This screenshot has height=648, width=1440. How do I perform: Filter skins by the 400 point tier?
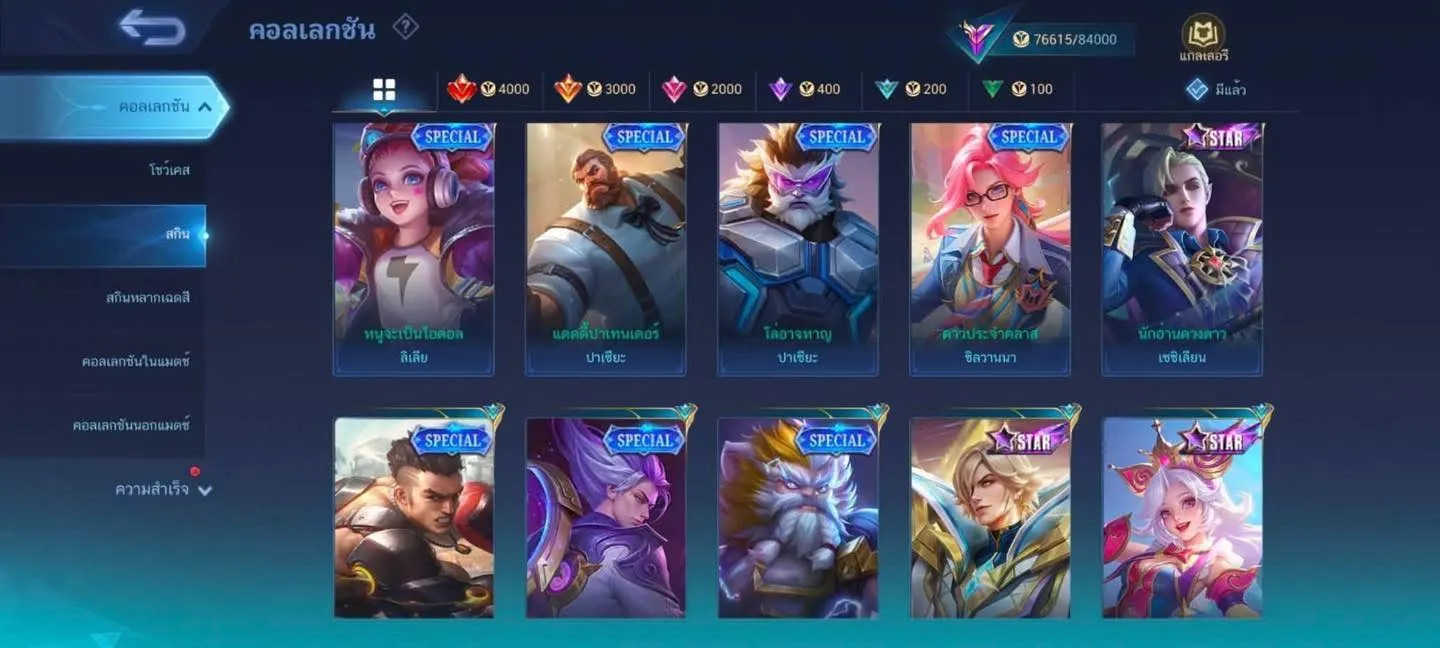pyautogui.click(x=804, y=89)
